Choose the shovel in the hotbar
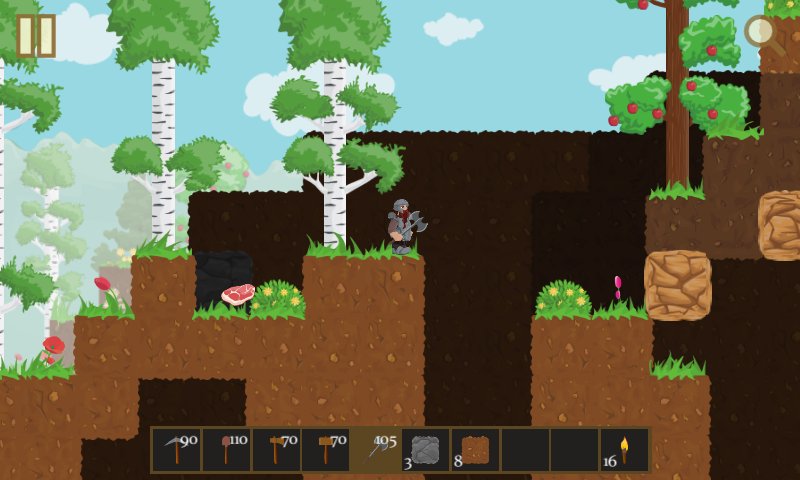Screen dimensions: 800x480 [x=227, y=450]
